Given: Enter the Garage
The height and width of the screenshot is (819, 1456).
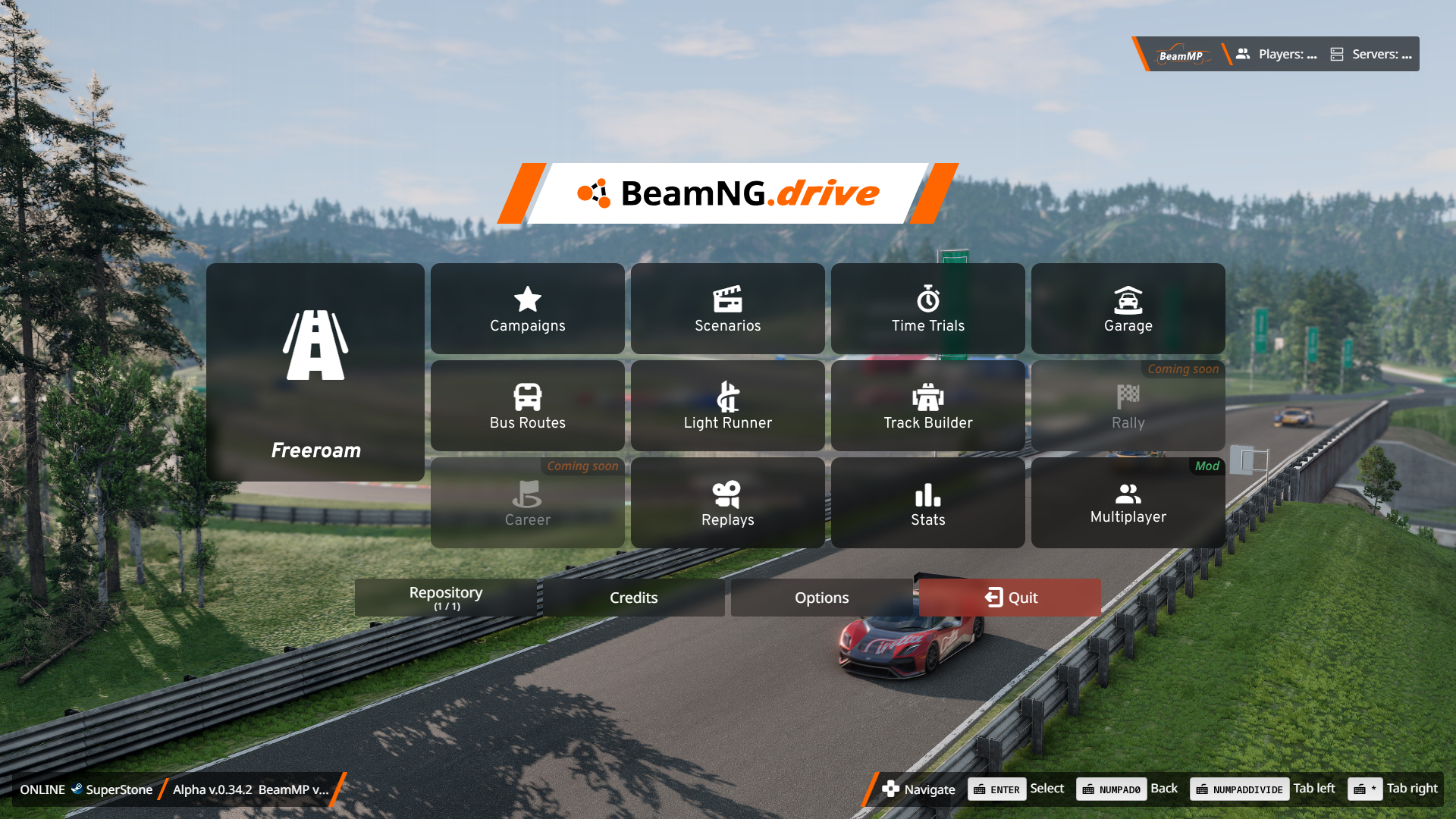Looking at the screenshot, I should (x=1128, y=309).
